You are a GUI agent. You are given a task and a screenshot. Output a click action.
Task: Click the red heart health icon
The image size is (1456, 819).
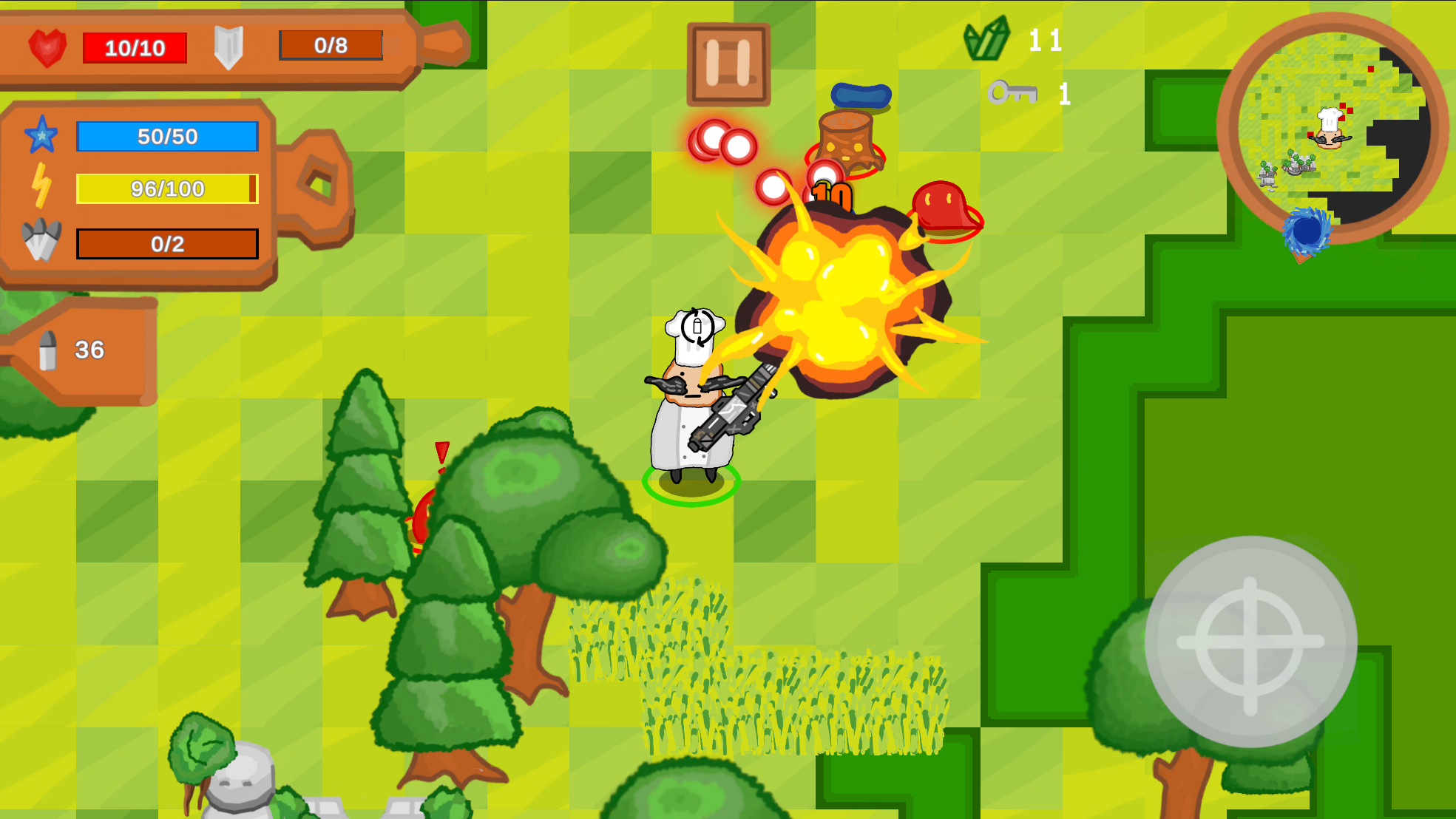46,47
